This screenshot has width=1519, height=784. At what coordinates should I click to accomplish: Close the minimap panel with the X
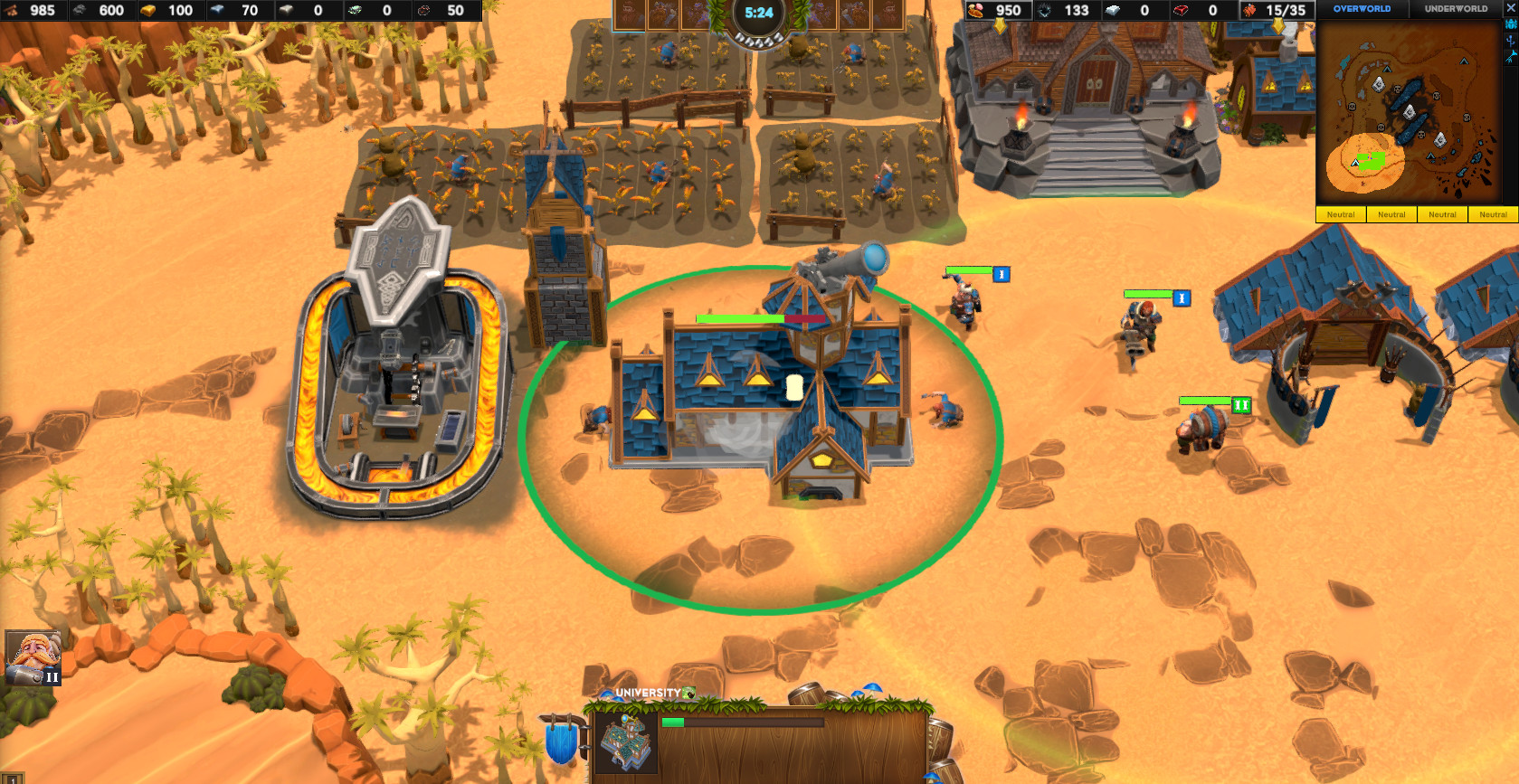coord(1509,8)
